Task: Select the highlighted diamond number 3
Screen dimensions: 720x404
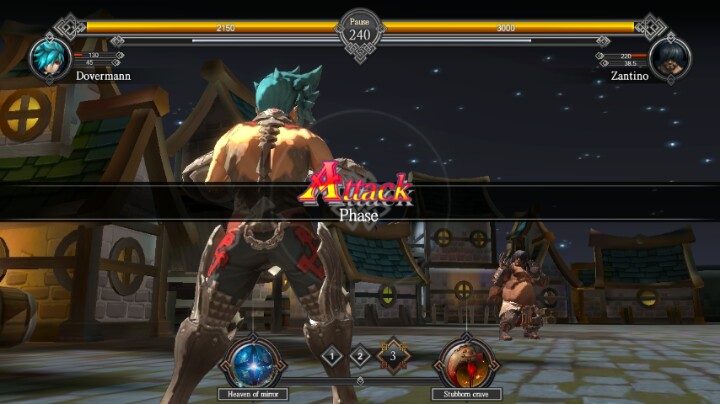Action: click(393, 353)
